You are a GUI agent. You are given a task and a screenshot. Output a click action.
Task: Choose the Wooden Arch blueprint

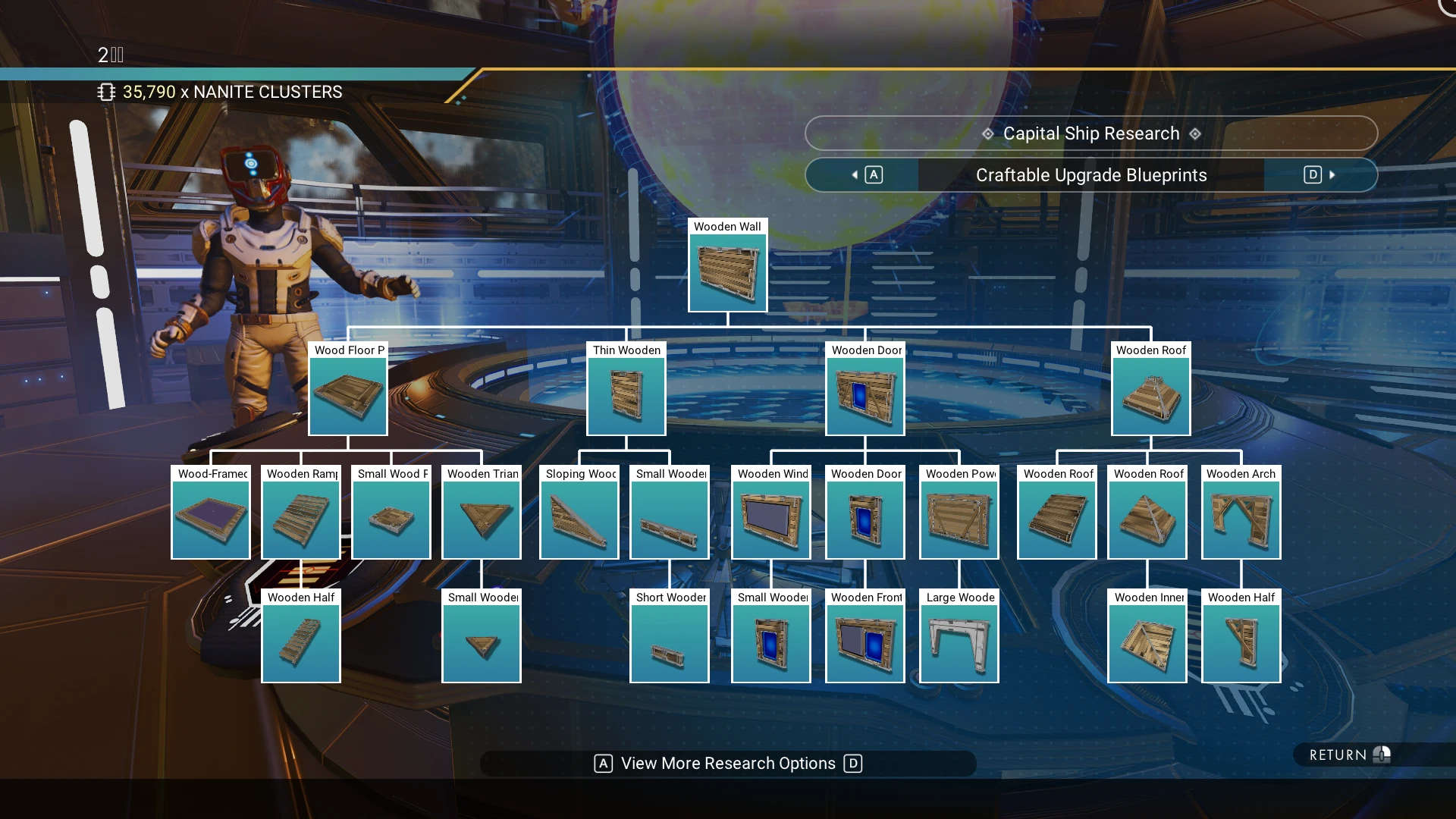pos(1241,519)
